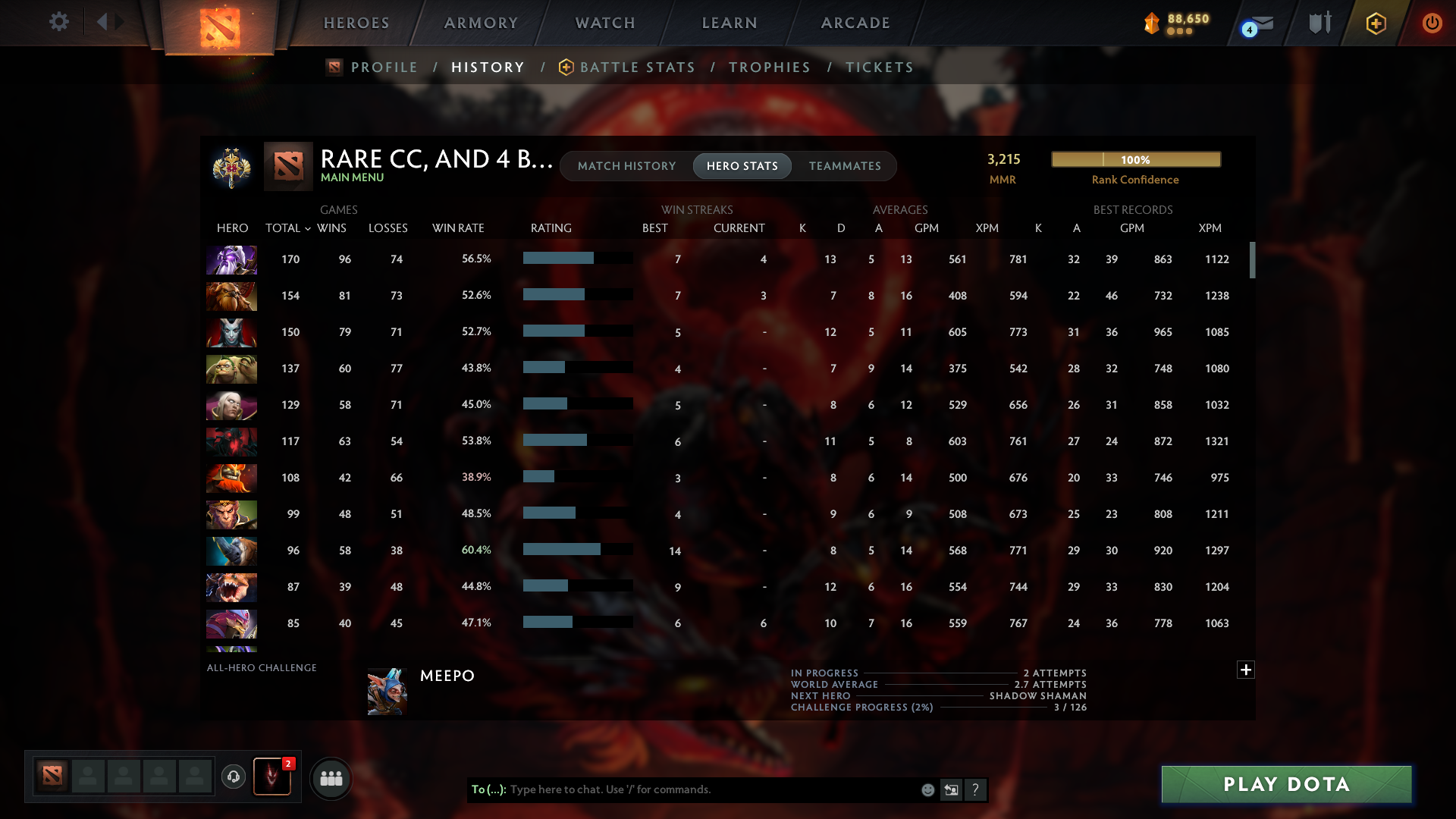Click the Rank Confidence progress bar
This screenshot has height=819, width=1456.
[1135, 159]
